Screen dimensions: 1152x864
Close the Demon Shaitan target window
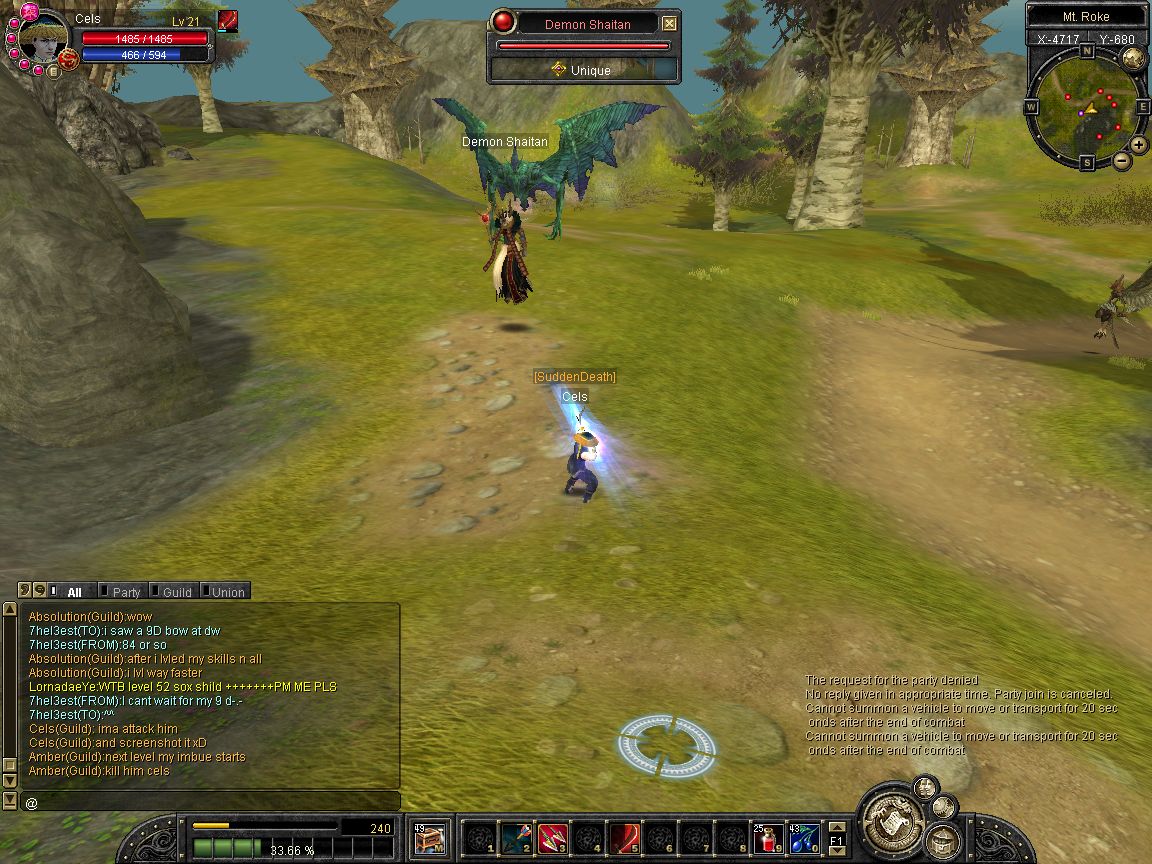(670, 24)
